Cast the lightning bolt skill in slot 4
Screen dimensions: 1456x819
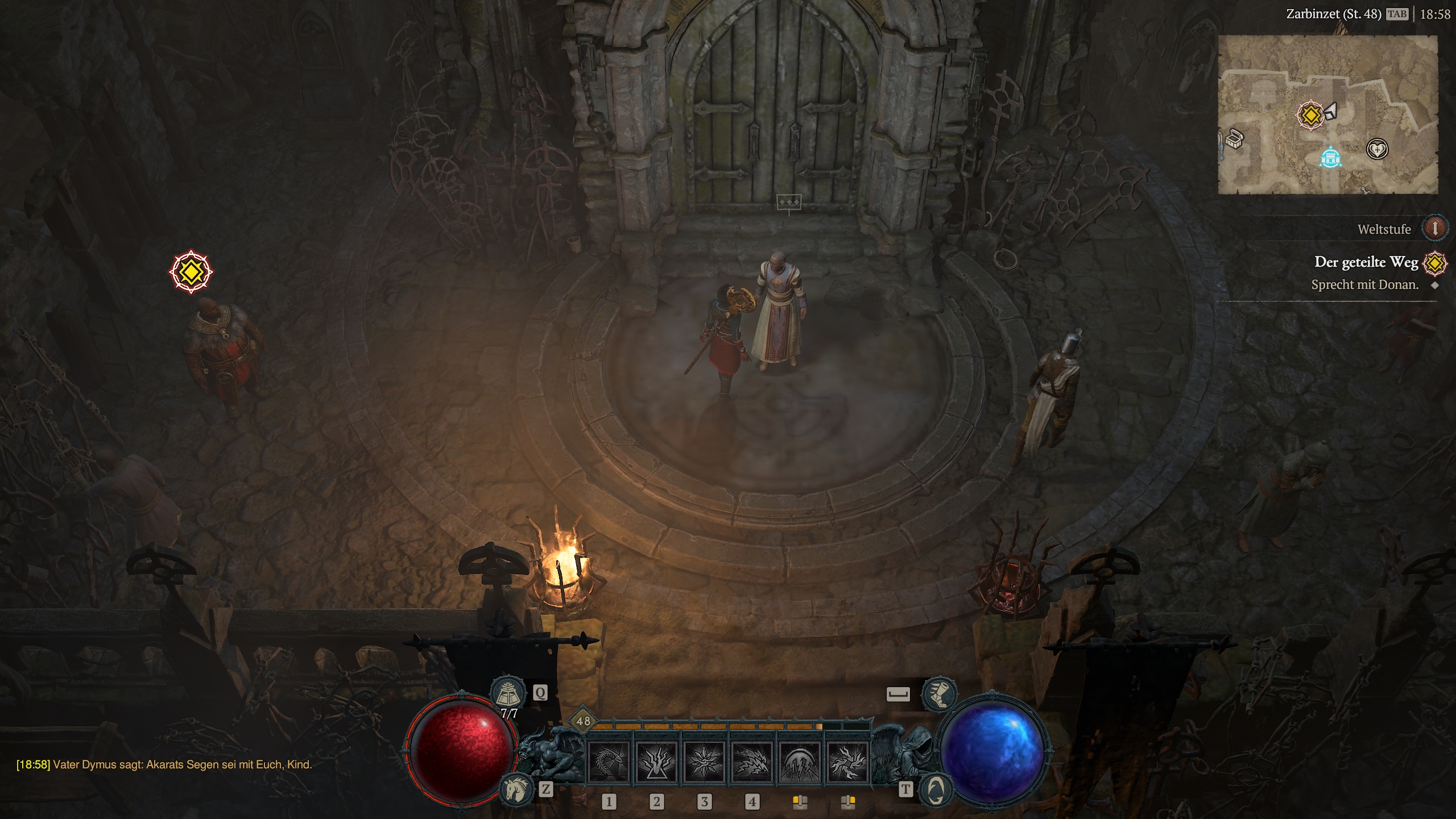pos(752,762)
